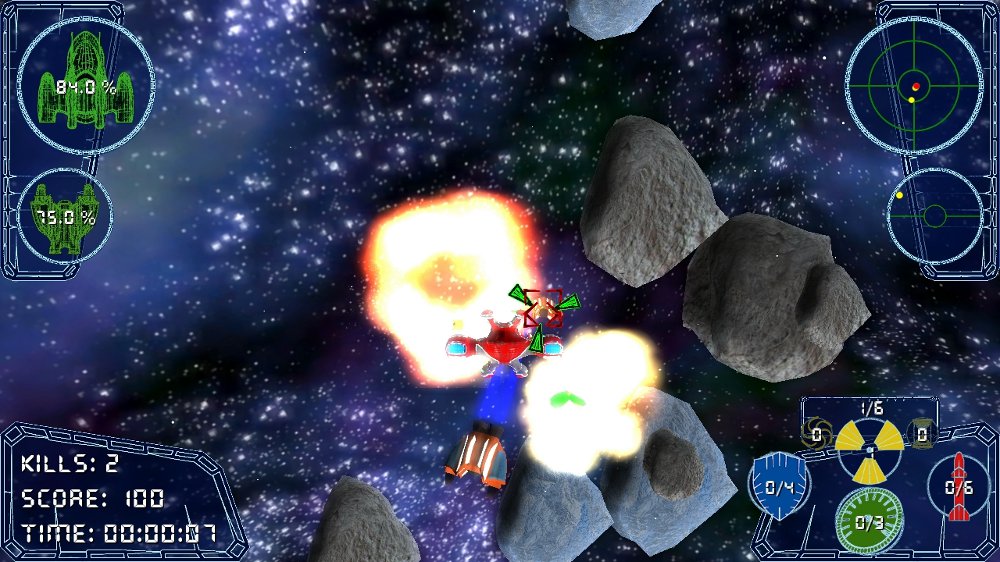This screenshot has height=562, width=1000.
Task: Click the small secondary radar scope
Action: click(x=934, y=215)
